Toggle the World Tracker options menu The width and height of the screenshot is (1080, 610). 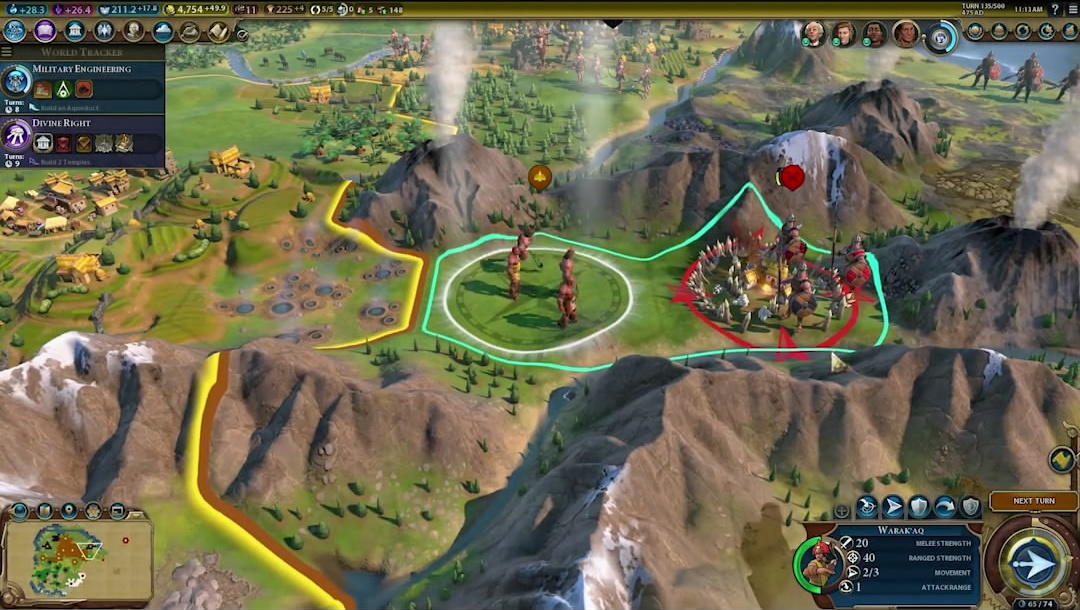pyautogui.click(x=7, y=52)
